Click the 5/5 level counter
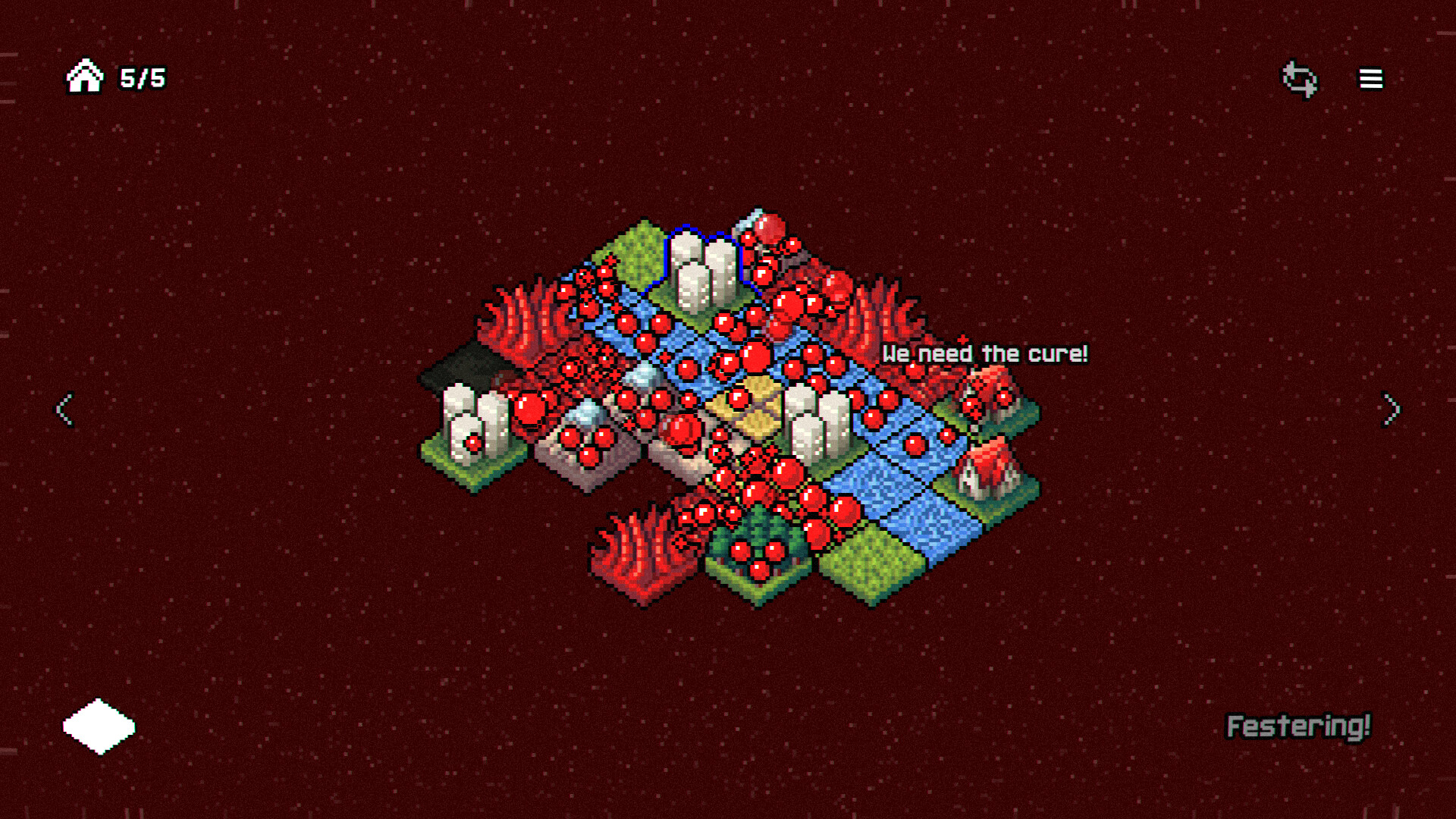The height and width of the screenshot is (819, 1456). [142, 76]
